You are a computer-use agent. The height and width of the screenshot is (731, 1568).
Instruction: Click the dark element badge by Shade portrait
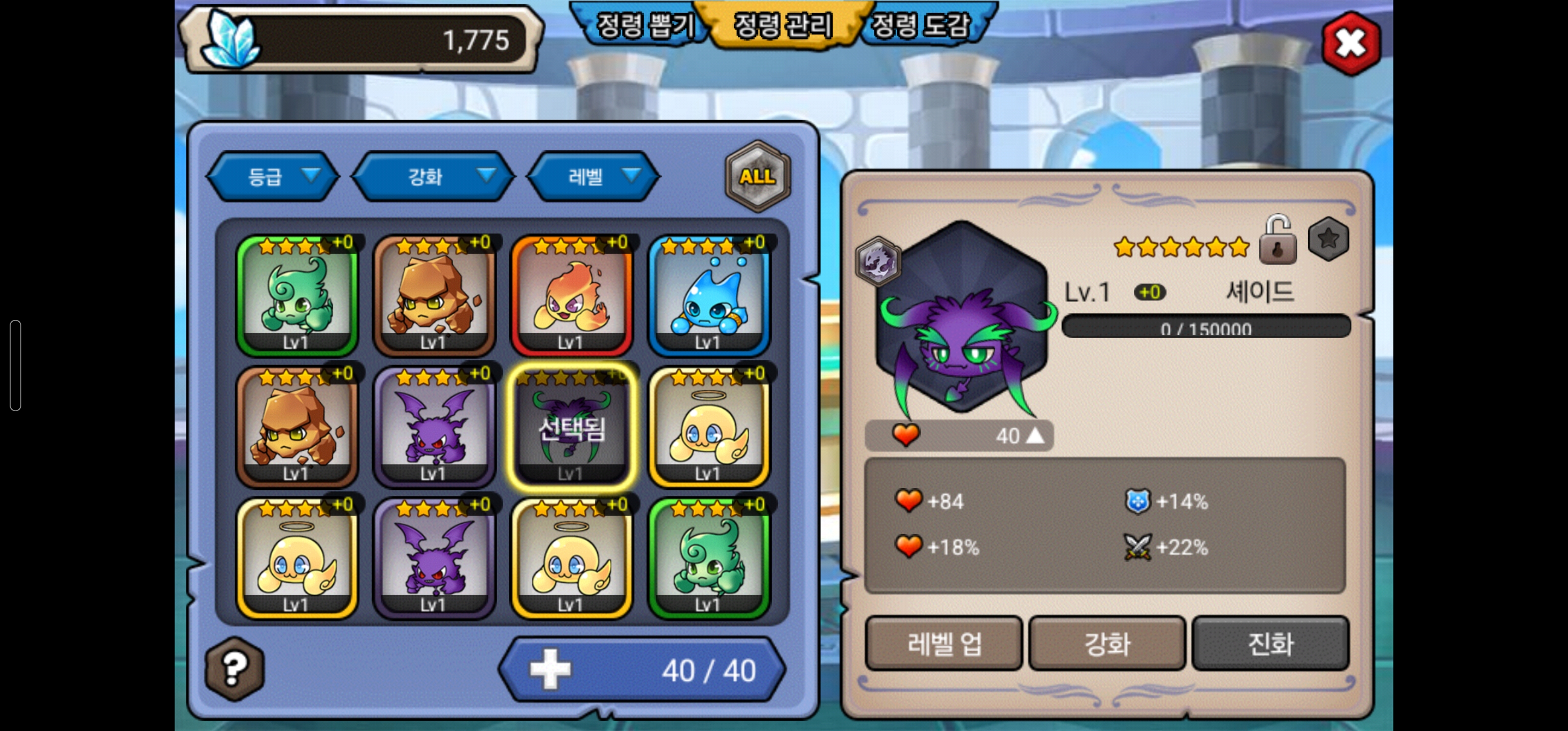(x=877, y=262)
